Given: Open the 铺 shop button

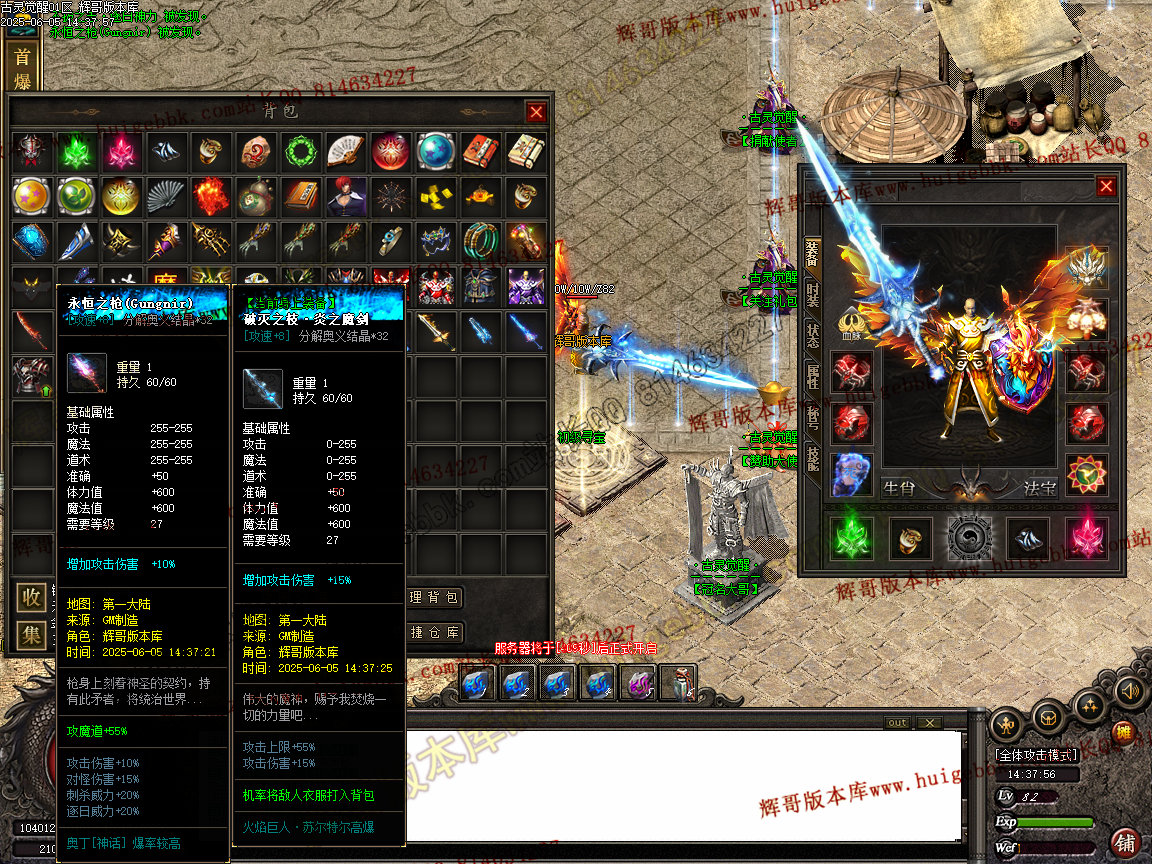Looking at the screenshot, I should point(1125,841).
